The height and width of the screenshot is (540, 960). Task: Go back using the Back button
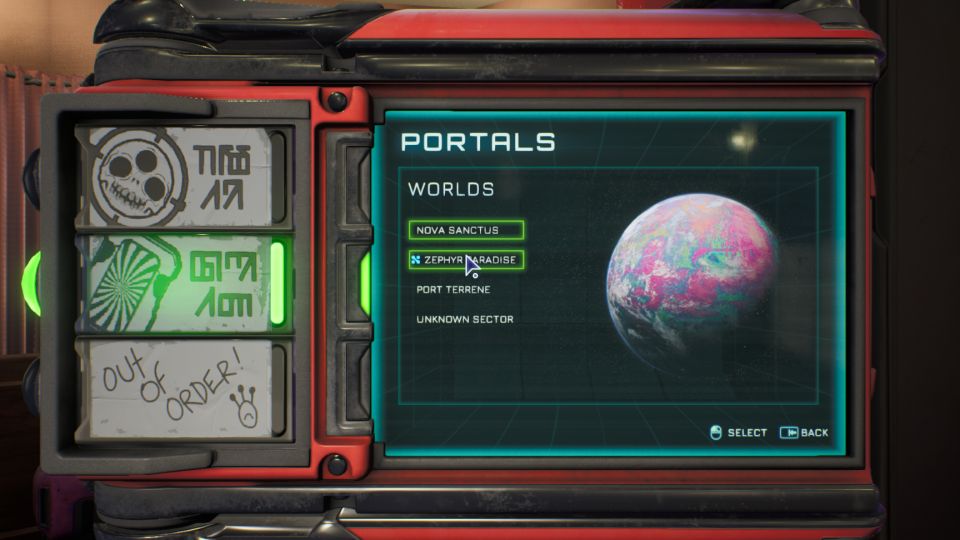click(x=804, y=433)
